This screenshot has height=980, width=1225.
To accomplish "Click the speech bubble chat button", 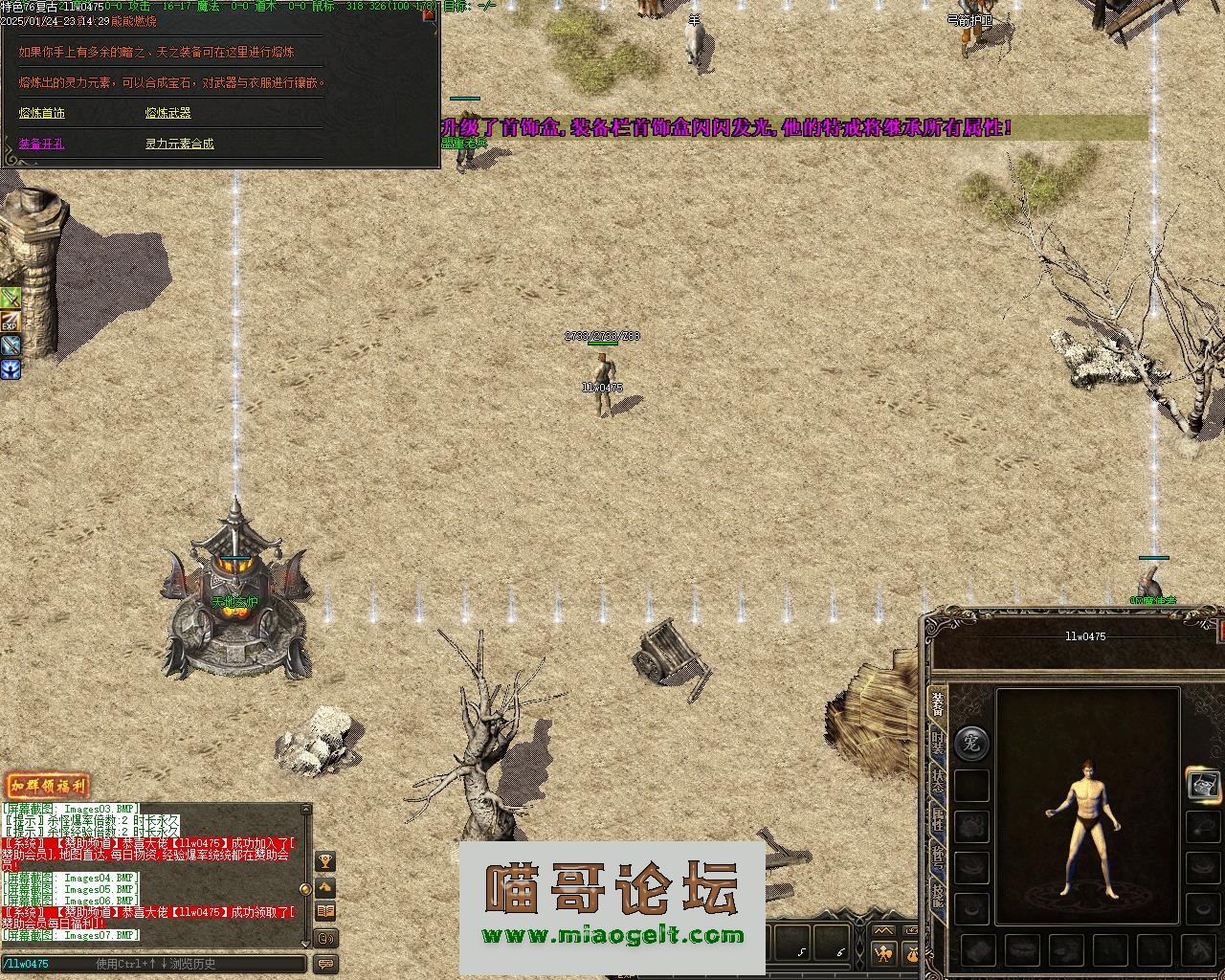I will pyautogui.click(x=325, y=964).
